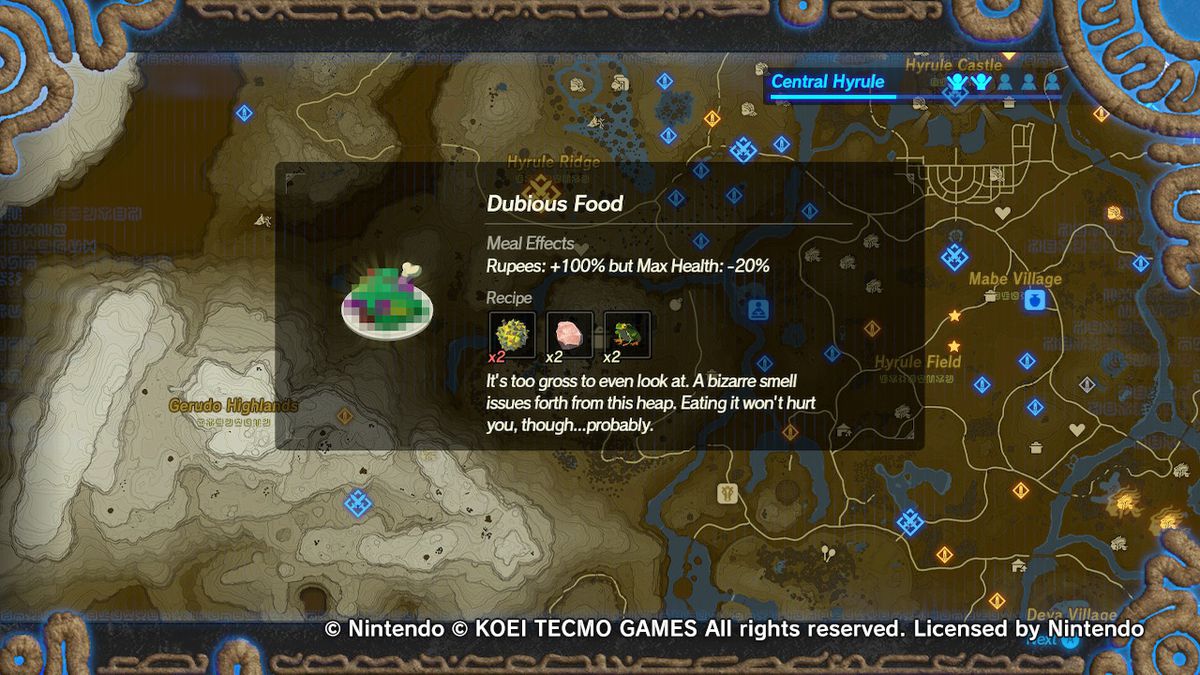Viewport: 1200px width, 675px height.
Task: Select the pink rock salt ingredient
Action: coord(570,332)
